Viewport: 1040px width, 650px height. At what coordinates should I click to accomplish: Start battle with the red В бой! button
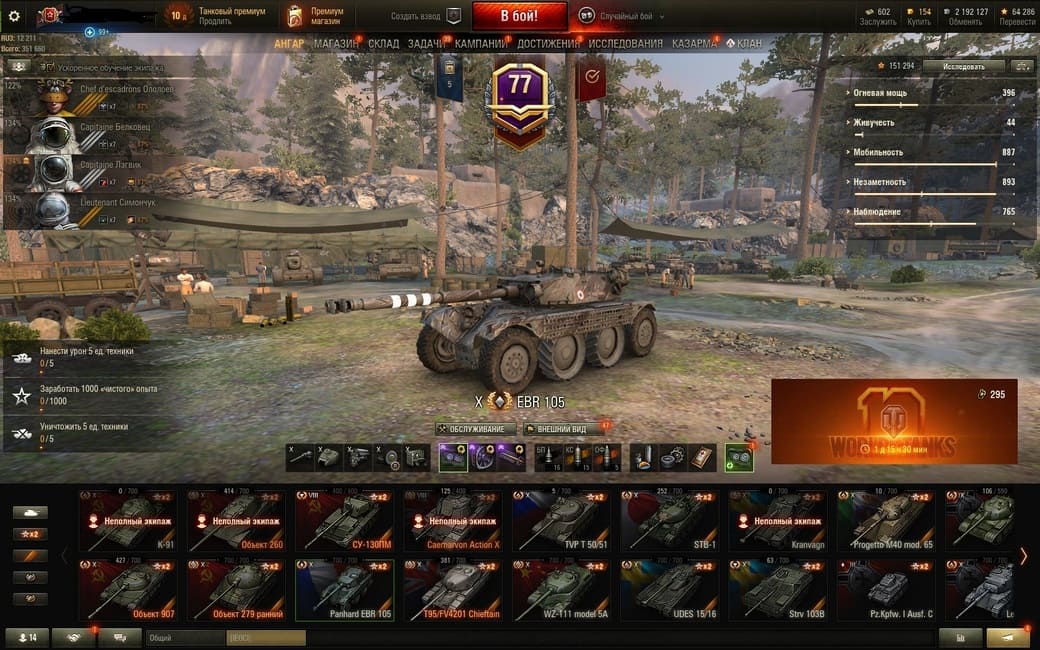click(519, 17)
